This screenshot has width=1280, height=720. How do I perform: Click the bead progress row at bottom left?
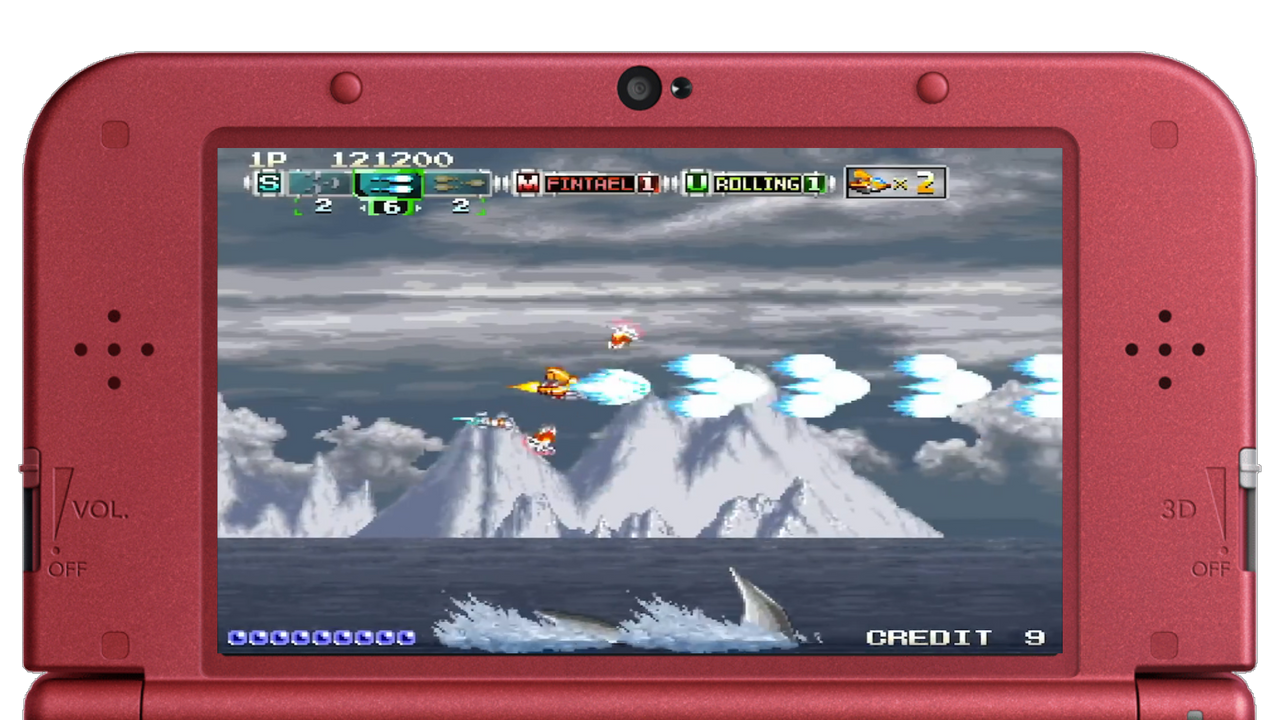click(320, 637)
